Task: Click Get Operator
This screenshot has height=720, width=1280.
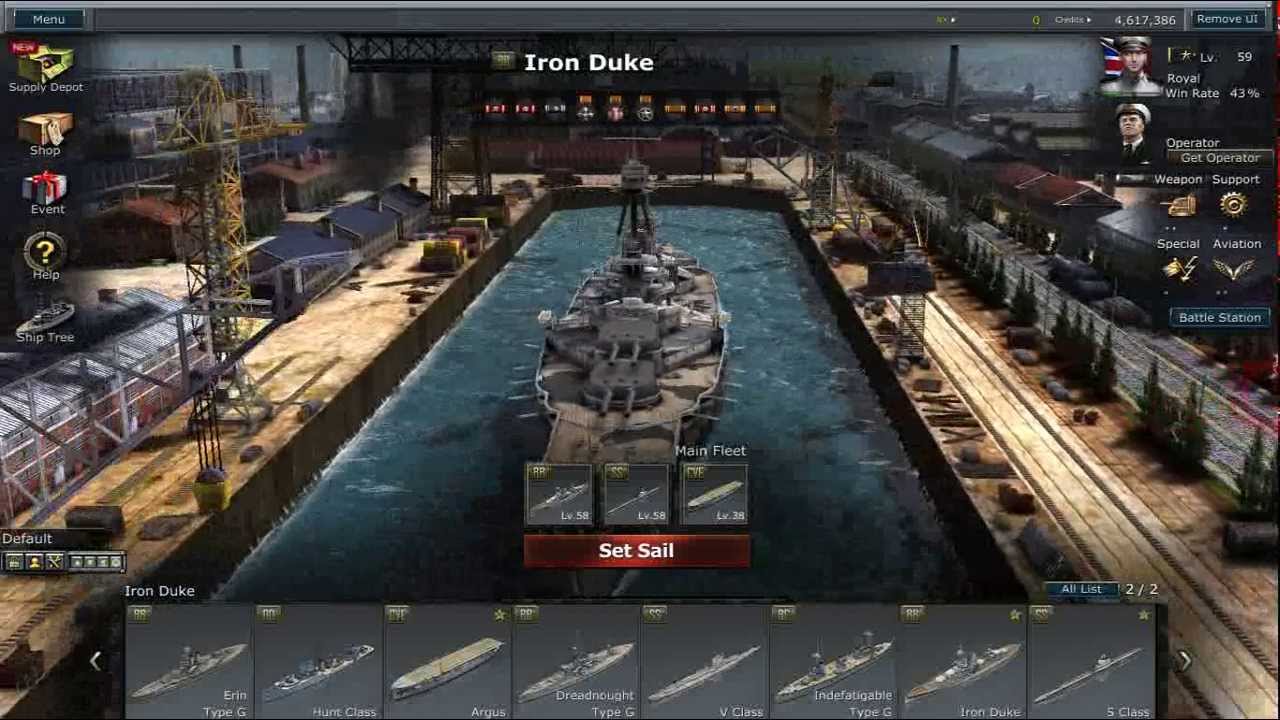Action: pyautogui.click(x=1222, y=157)
